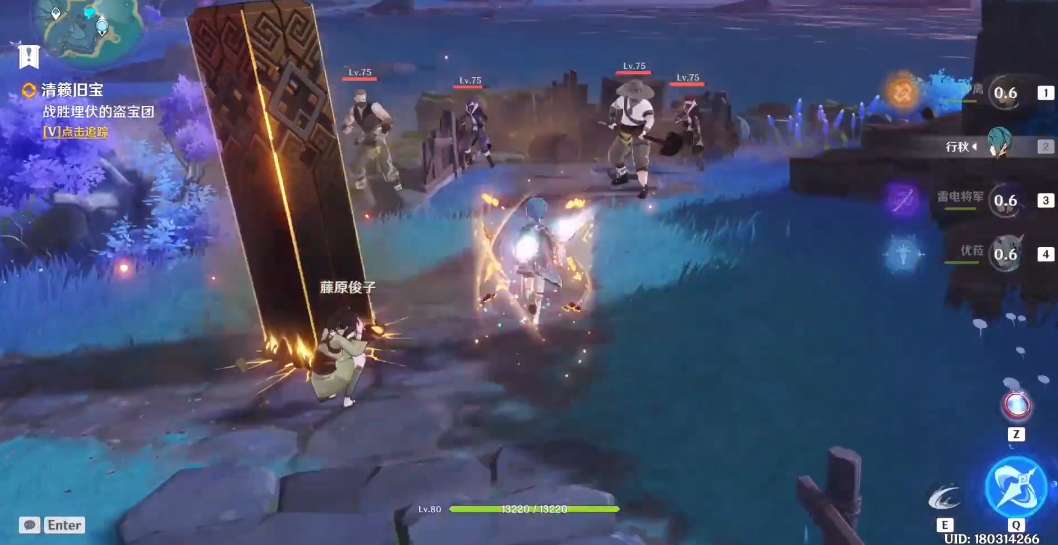Click the 点击追踪 quest tracking prompt
This screenshot has width=1058, height=545.
point(75,131)
